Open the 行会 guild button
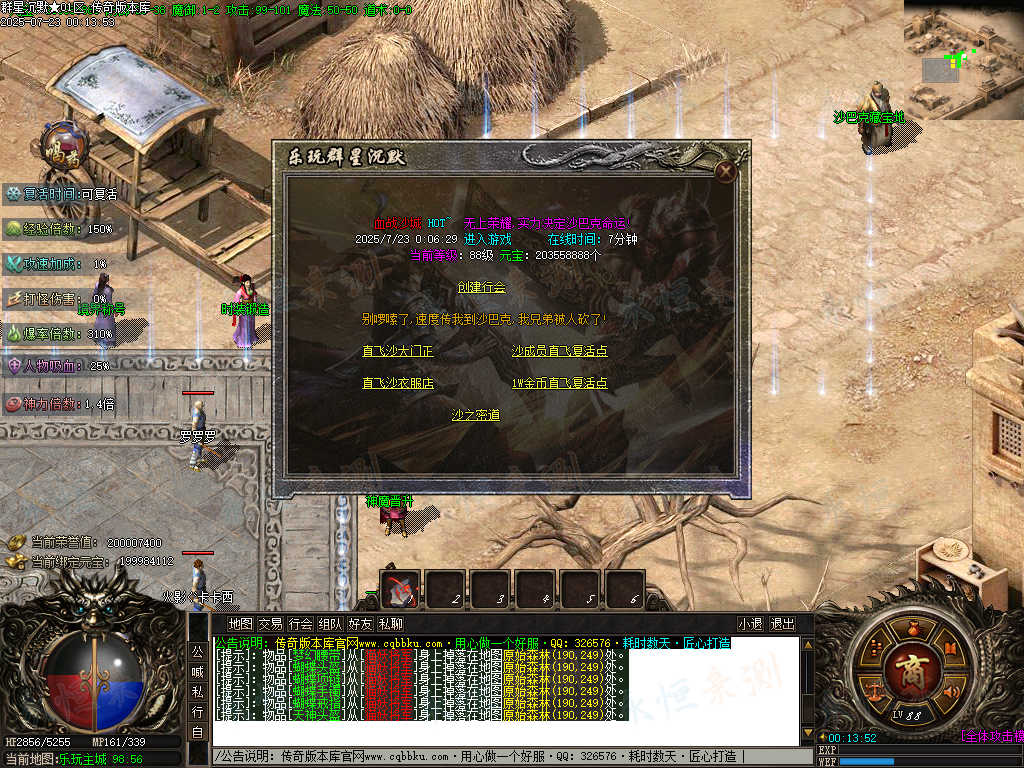1024x768 pixels. click(x=300, y=624)
